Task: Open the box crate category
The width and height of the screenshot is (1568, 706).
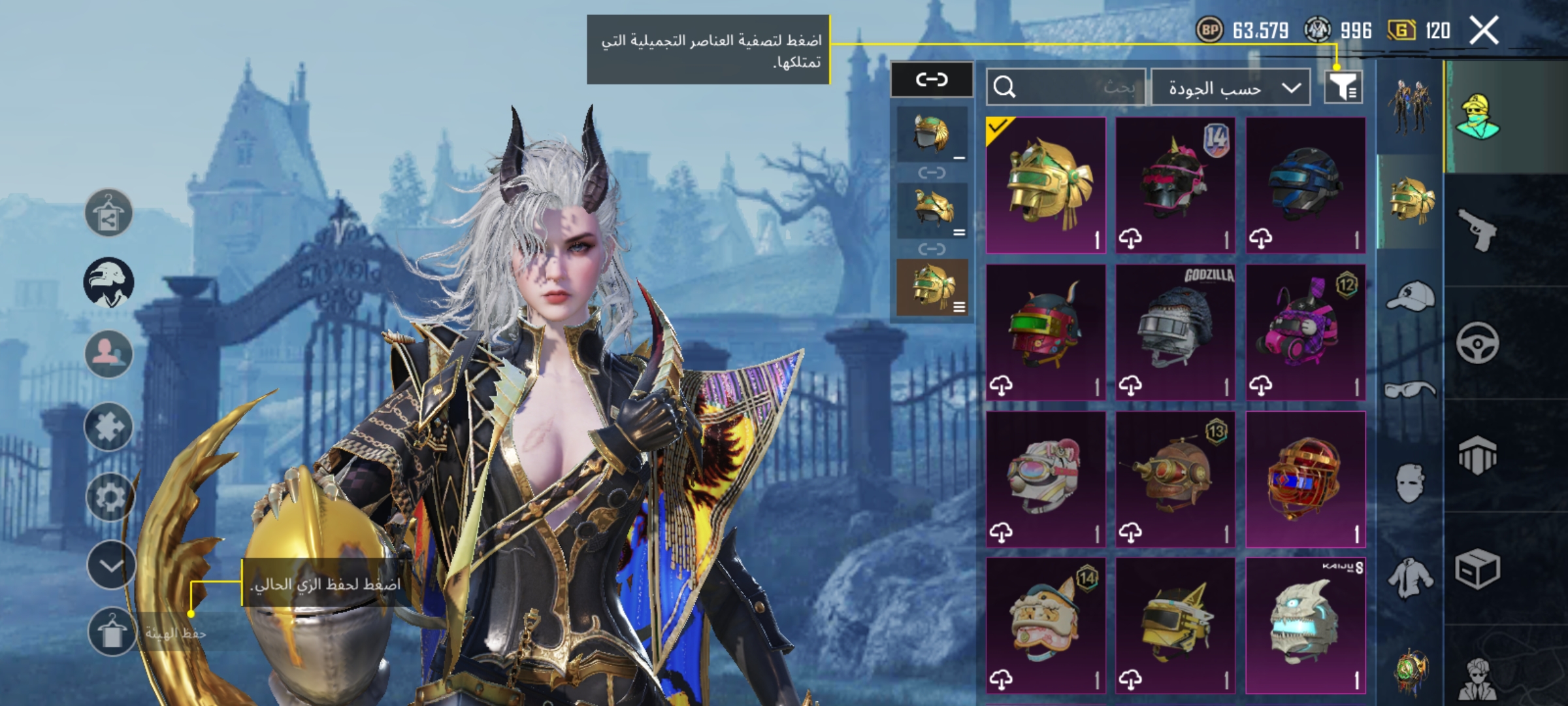Action: point(1478,569)
